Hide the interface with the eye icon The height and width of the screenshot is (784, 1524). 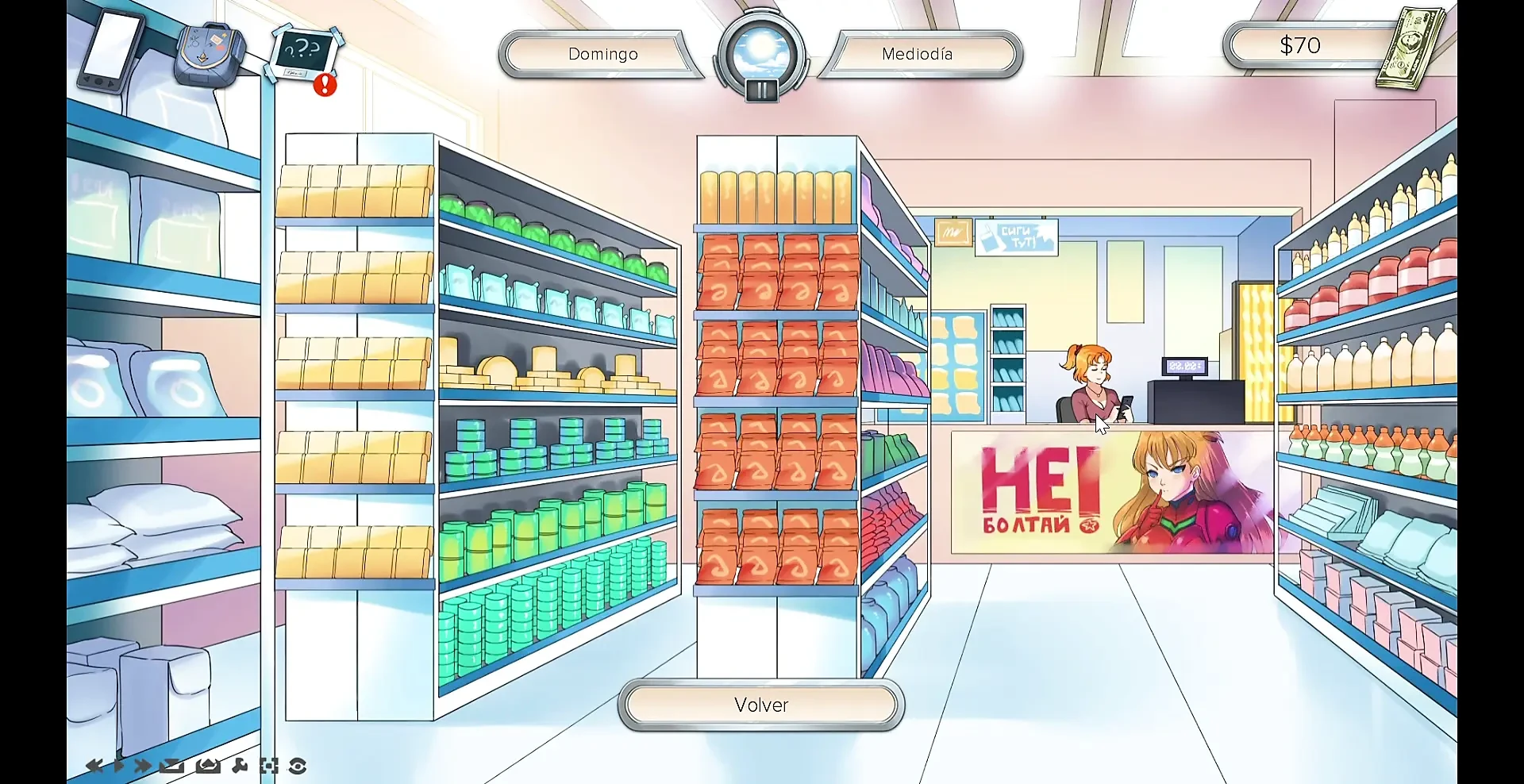coord(298,766)
